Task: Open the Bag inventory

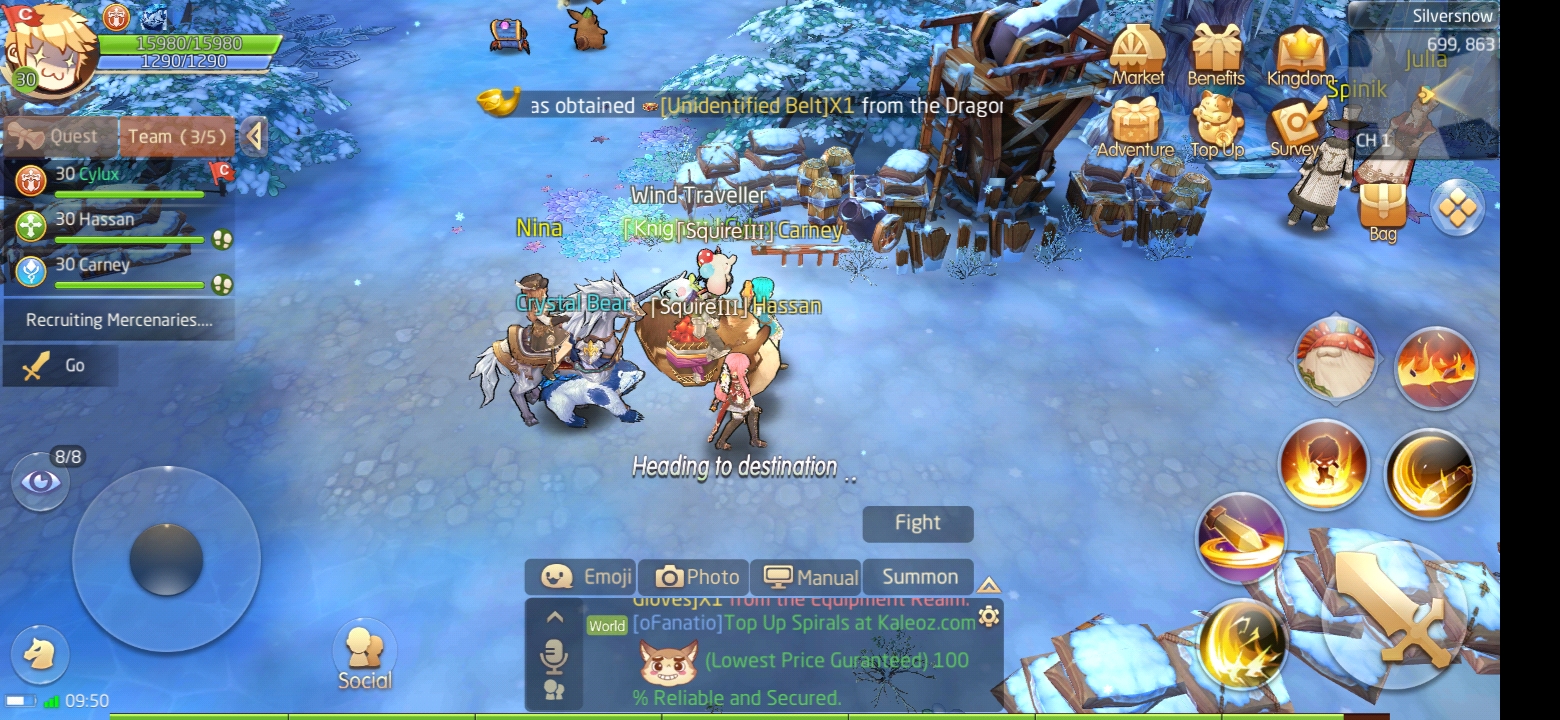Action: coord(1383,210)
